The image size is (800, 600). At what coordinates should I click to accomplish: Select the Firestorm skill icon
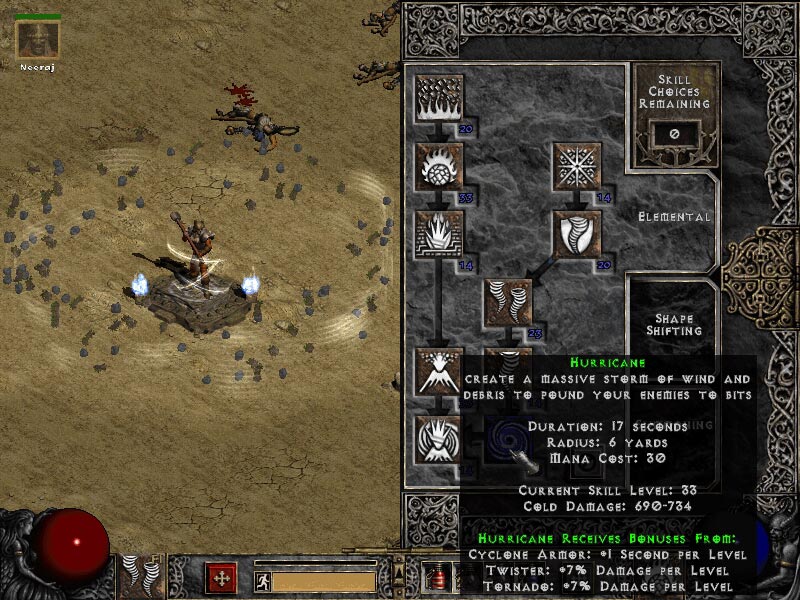[439, 98]
